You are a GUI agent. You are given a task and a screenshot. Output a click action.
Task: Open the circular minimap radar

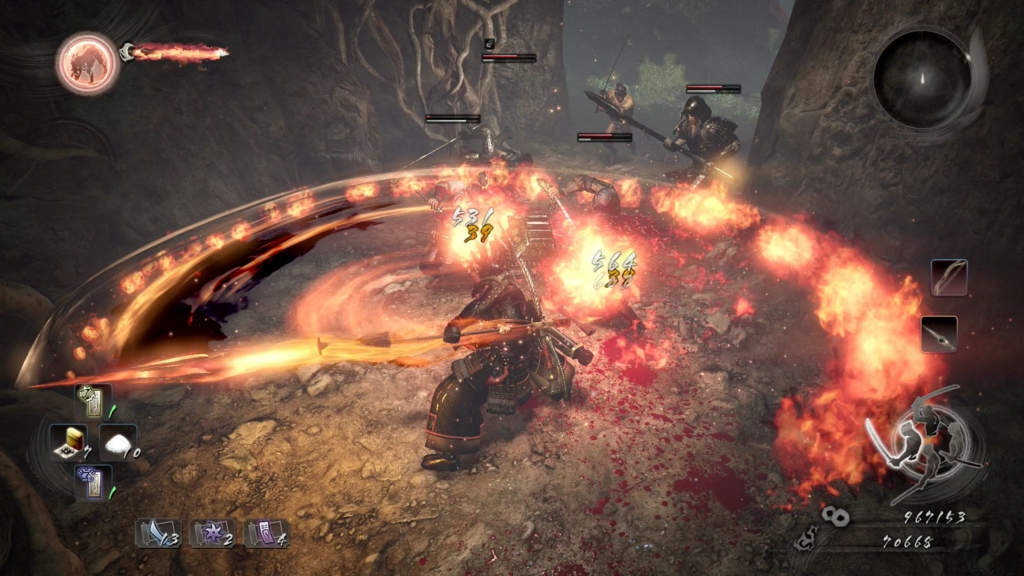coord(922,78)
